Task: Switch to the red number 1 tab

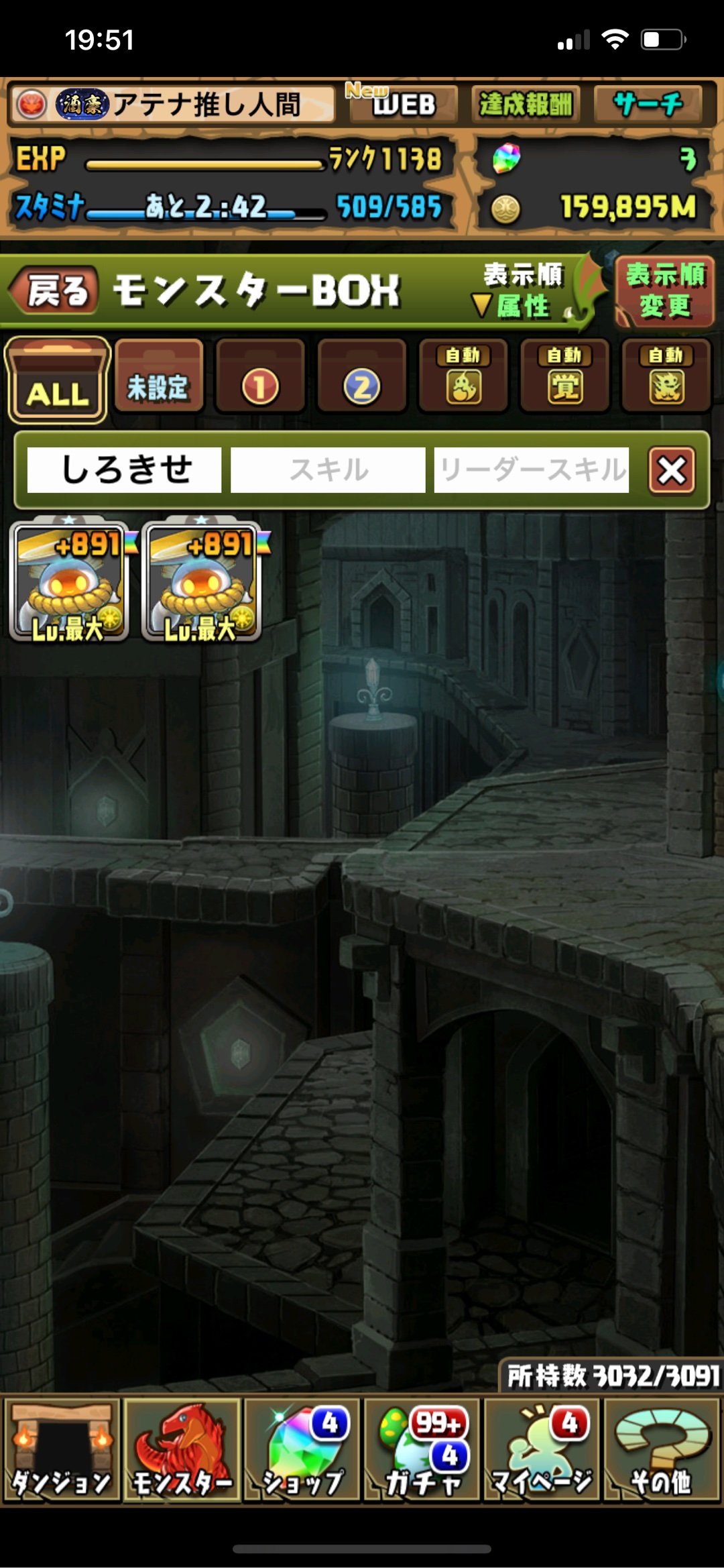Action: [260, 377]
